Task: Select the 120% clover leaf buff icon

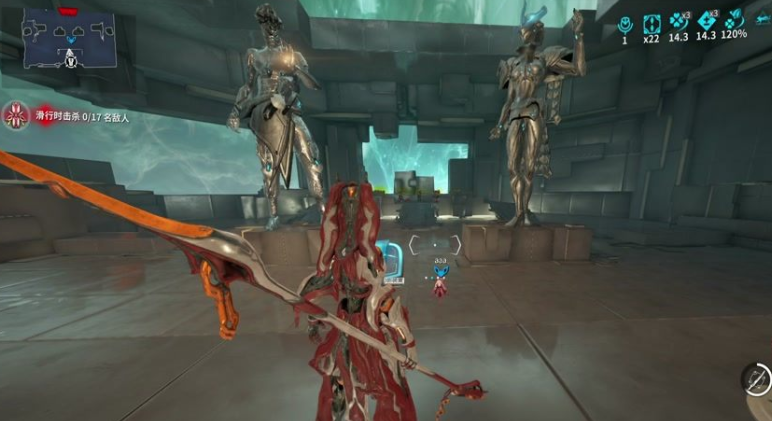Action: pyautogui.click(x=734, y=21)
